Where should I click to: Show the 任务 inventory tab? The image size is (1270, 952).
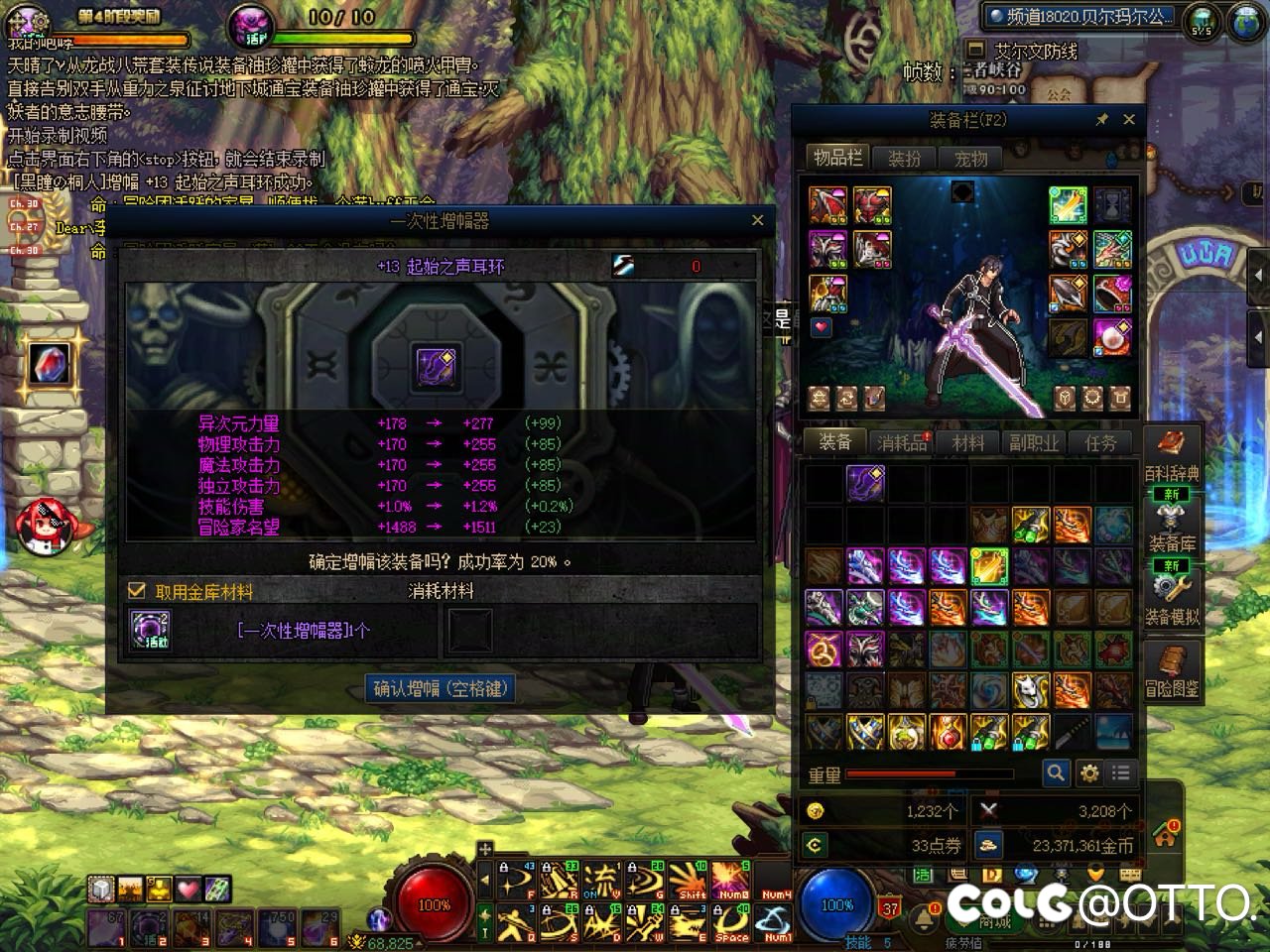tap(1100, 442)
